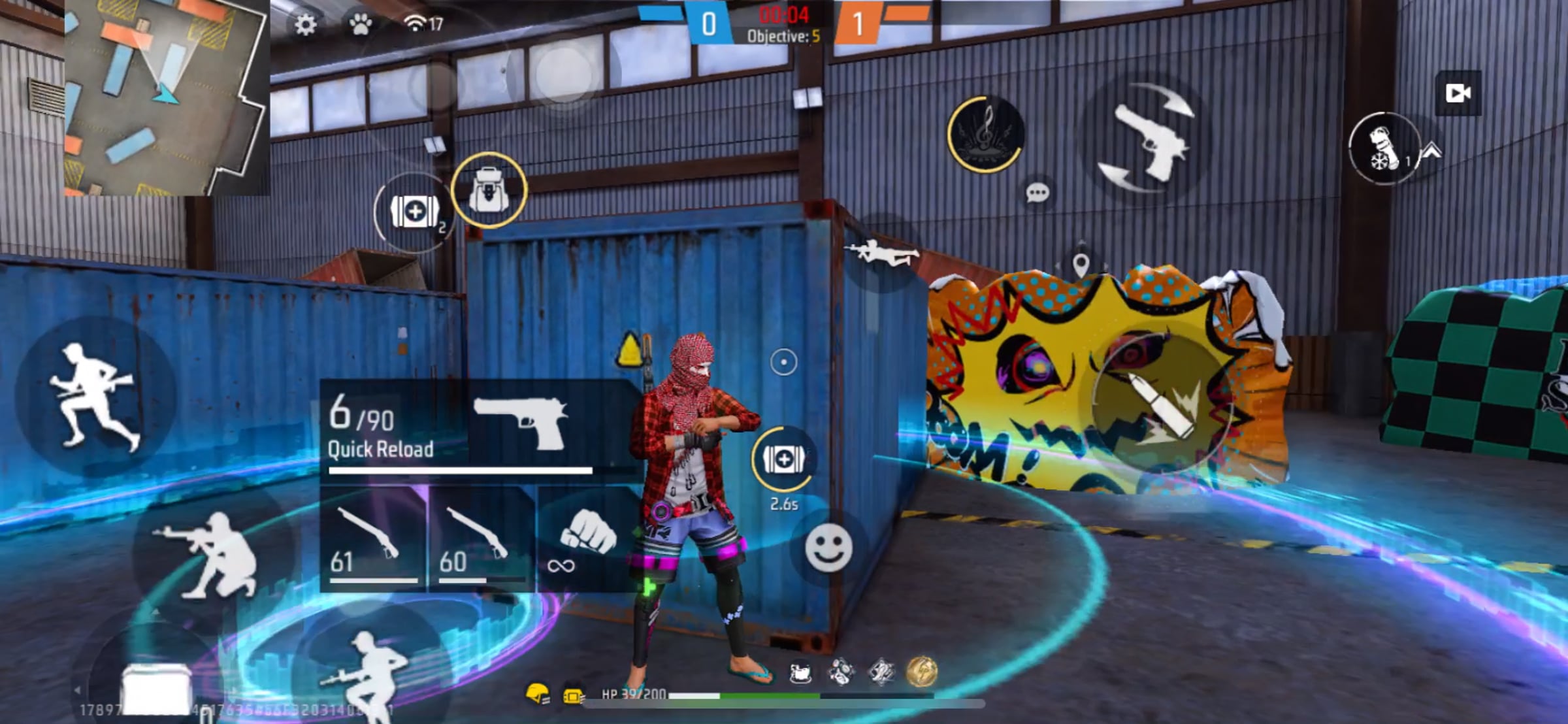
Task: Equip the fist melee slot
Action: tap(587, 540)
